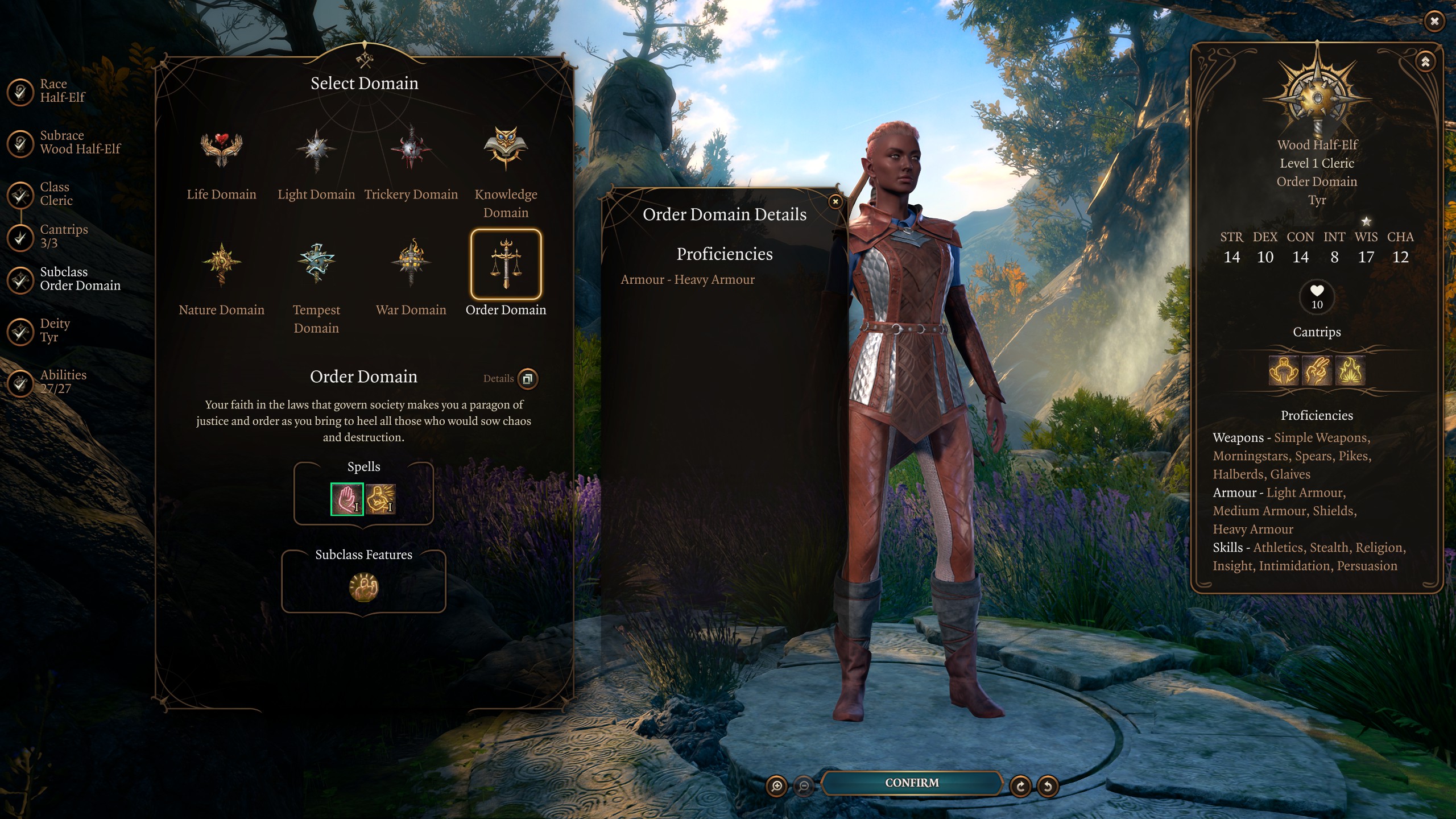Confirm the character creation choices
This screenshot has width=1456, height=819.
[911, 783]
